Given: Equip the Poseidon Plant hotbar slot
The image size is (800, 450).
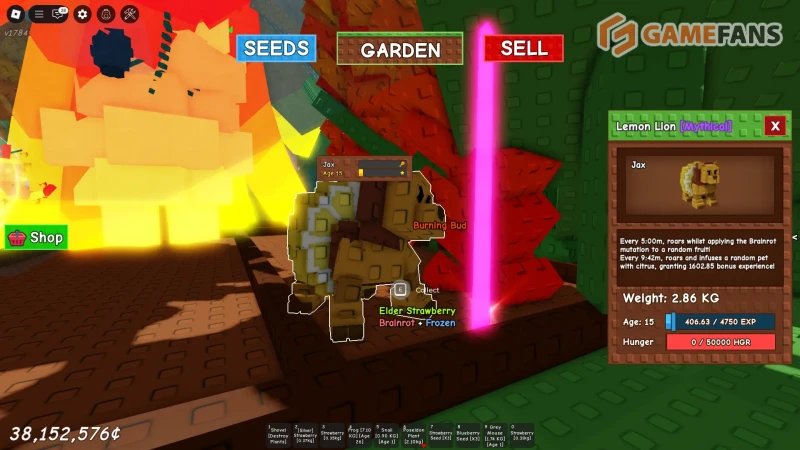Looking at the screenshot, I should (x=414, y=434).
